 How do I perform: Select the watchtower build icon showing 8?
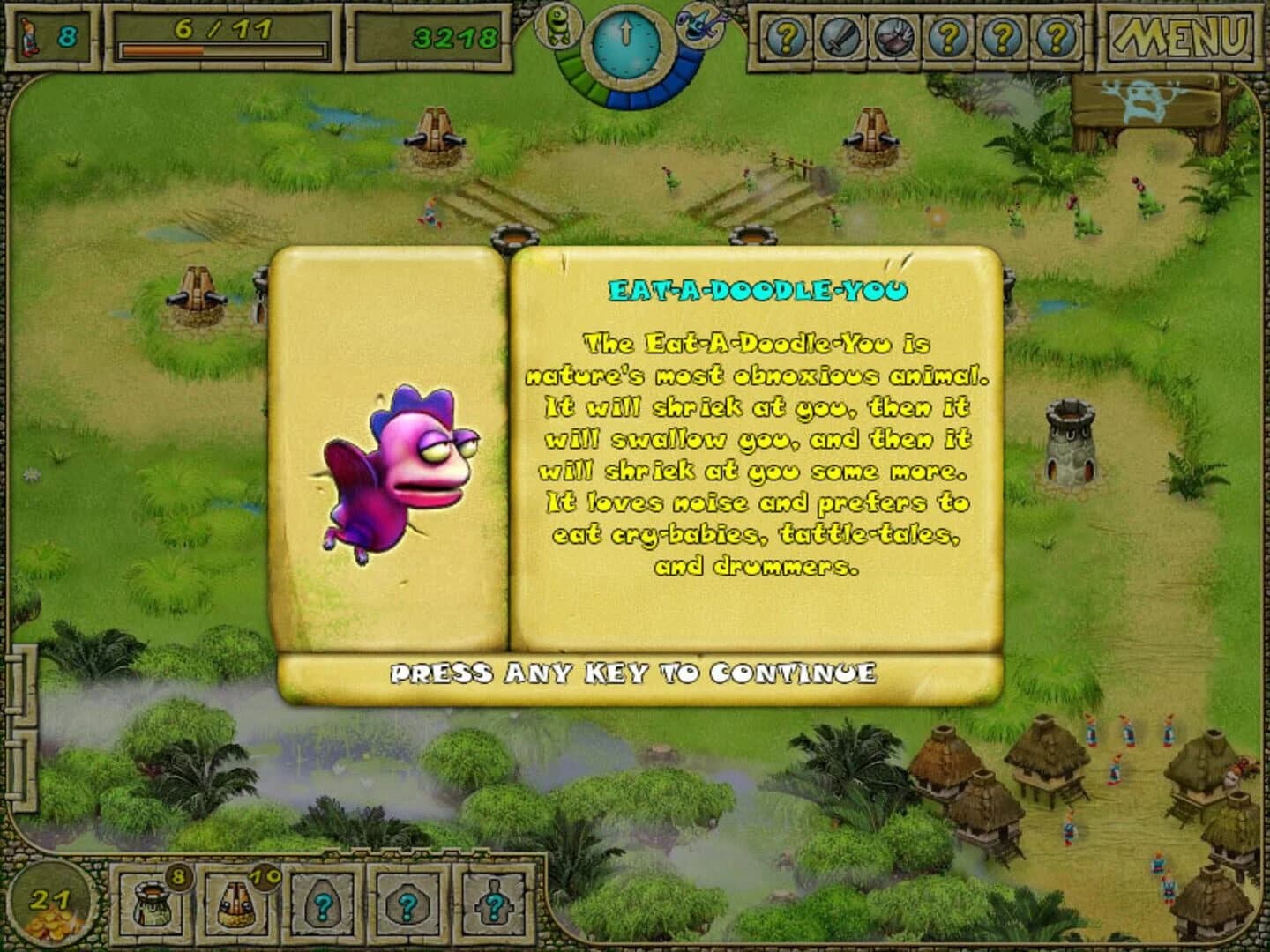(152, 904)
